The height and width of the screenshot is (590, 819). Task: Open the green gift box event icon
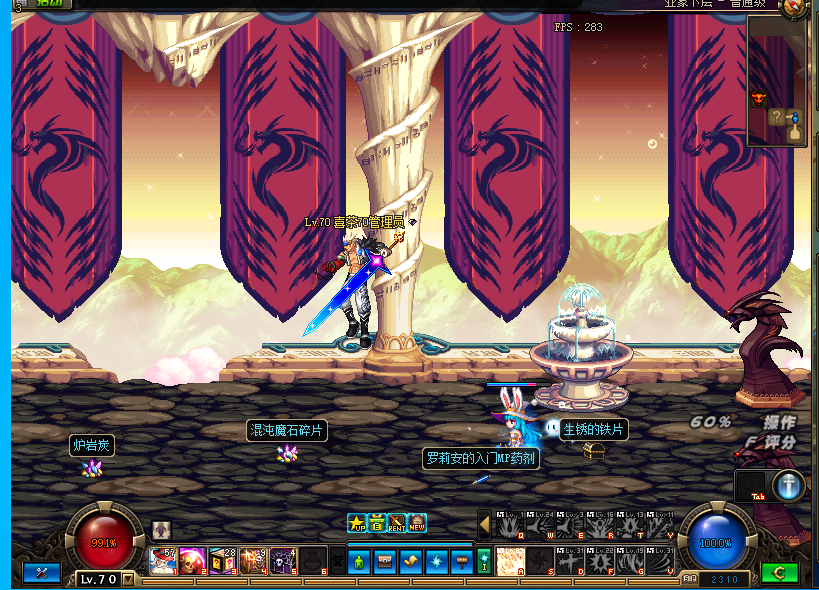(377, 523)
